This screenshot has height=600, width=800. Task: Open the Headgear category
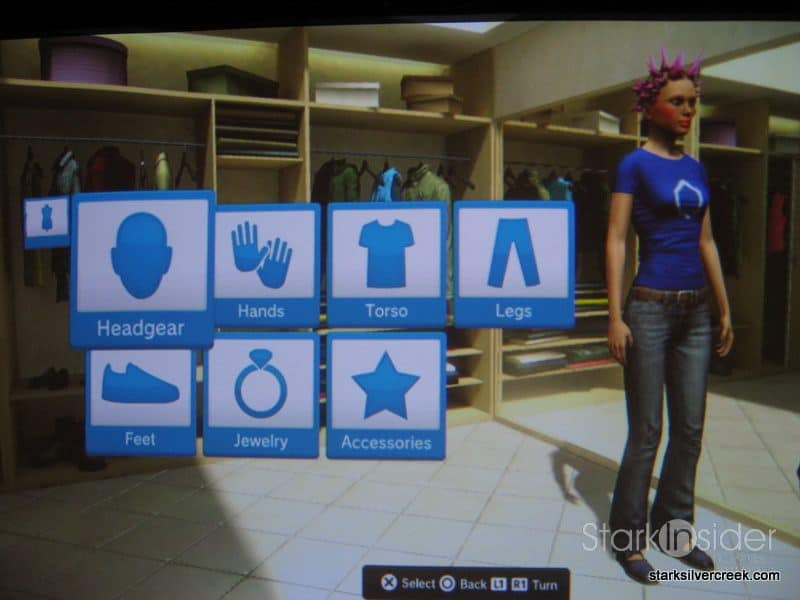click(142, 268)
